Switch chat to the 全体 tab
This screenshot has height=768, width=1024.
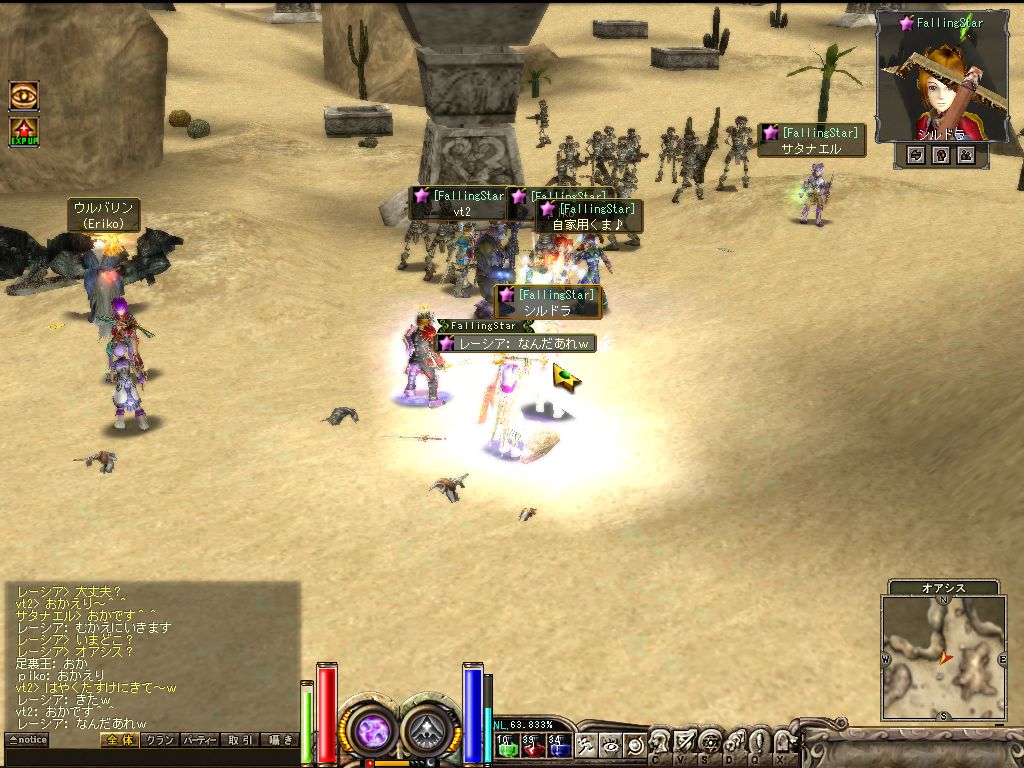click(x=120, y=740)
